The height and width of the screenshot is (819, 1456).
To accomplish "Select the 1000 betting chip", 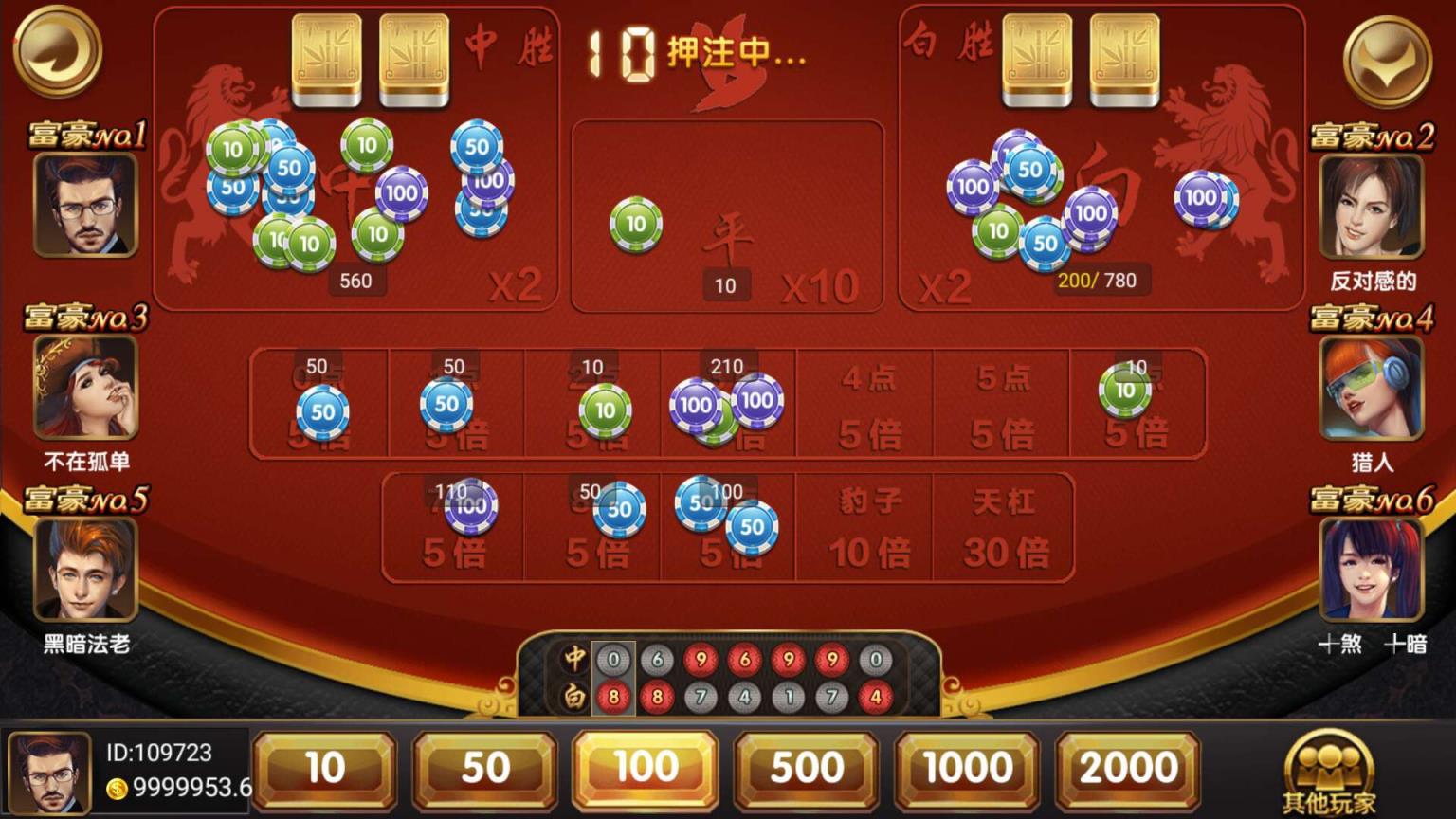I will click(965, 768).
